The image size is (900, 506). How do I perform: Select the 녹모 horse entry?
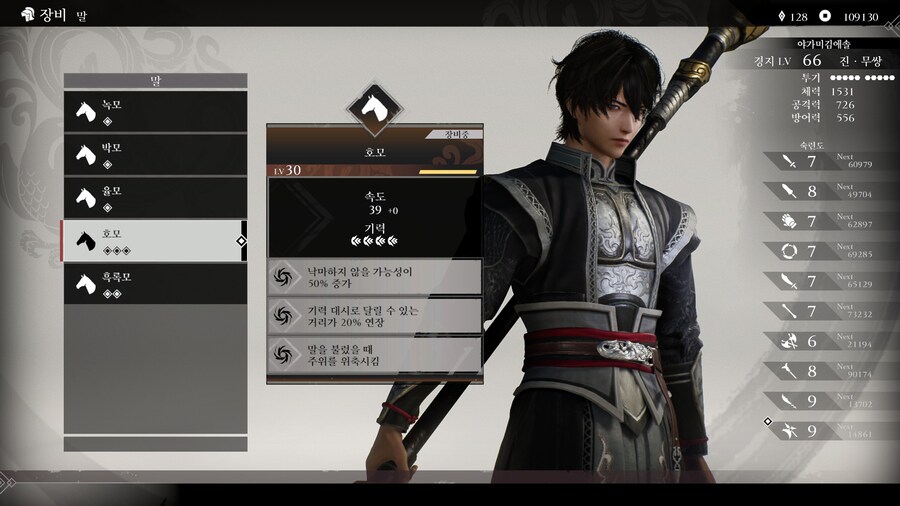coord(154,111)
